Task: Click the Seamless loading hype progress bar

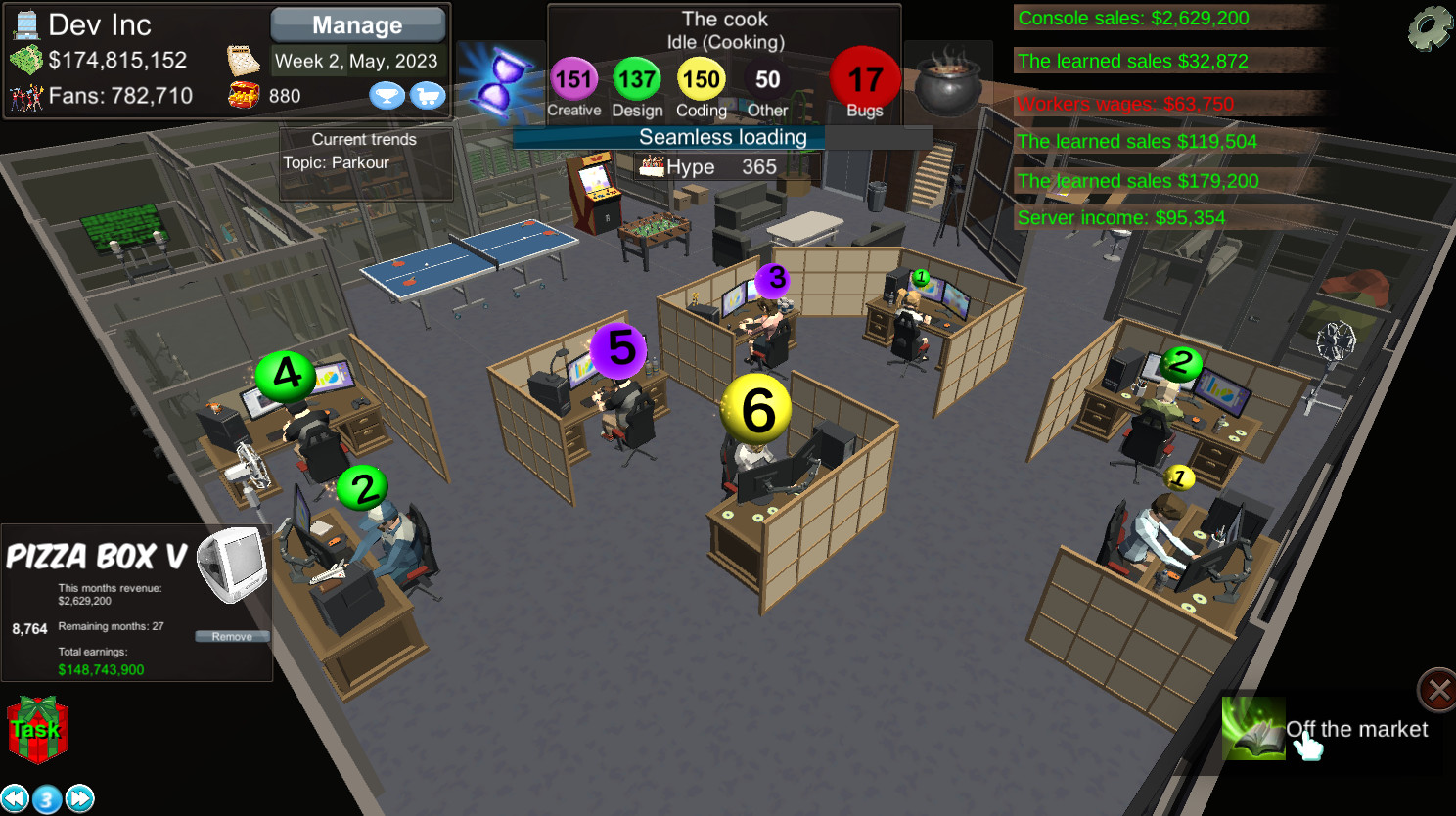Action: tap(724, 137)
